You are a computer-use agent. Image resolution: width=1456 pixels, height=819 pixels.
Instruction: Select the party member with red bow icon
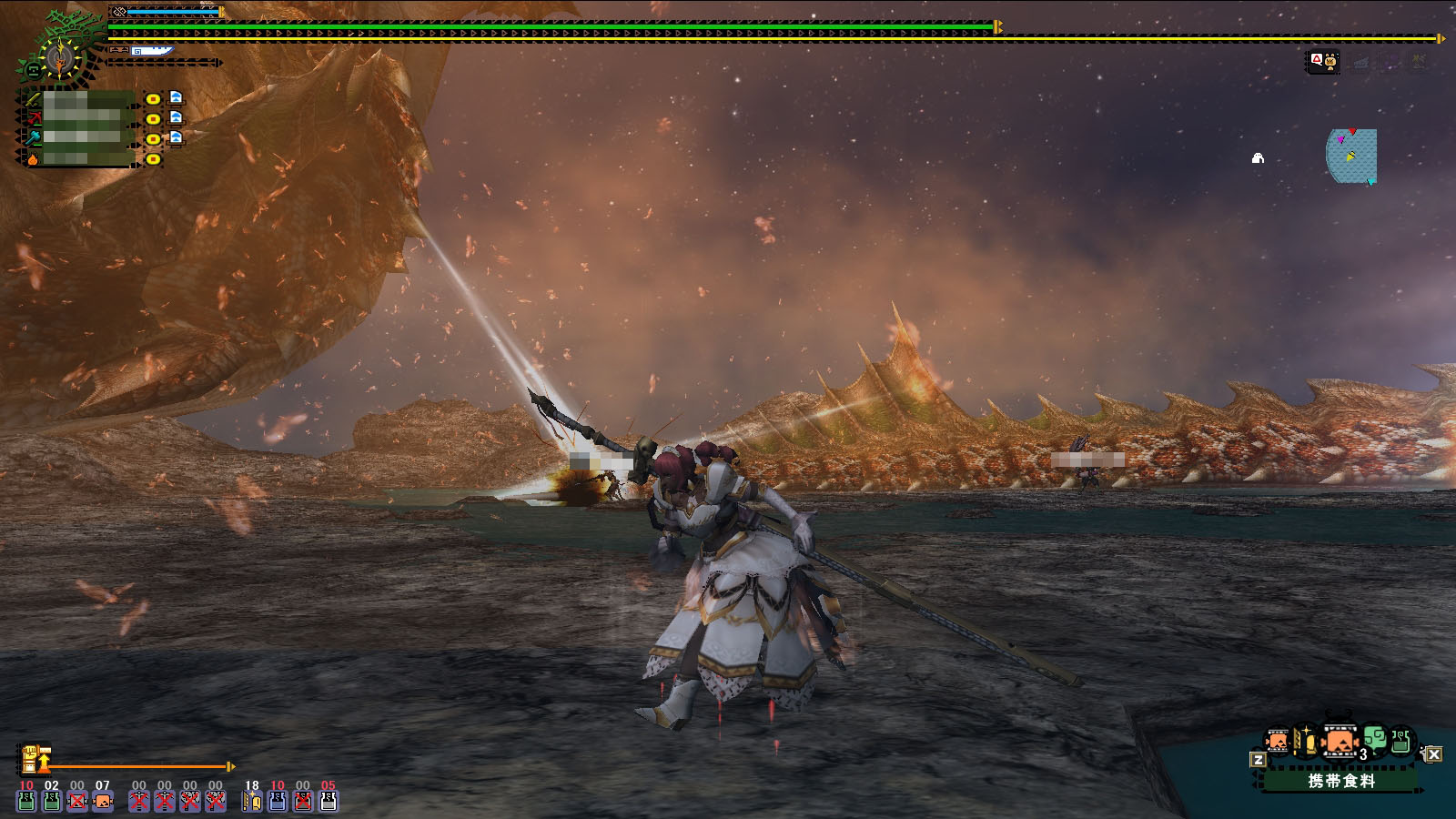[33, 118]
